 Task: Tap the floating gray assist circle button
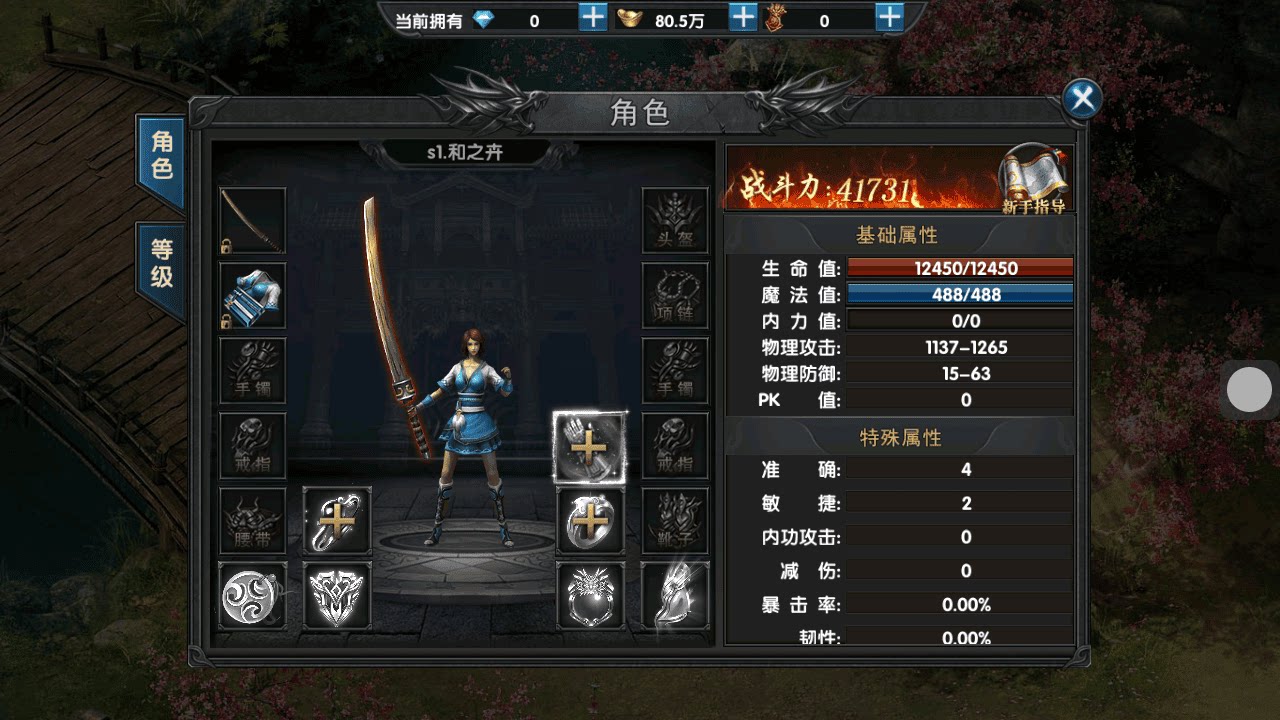1248,390
